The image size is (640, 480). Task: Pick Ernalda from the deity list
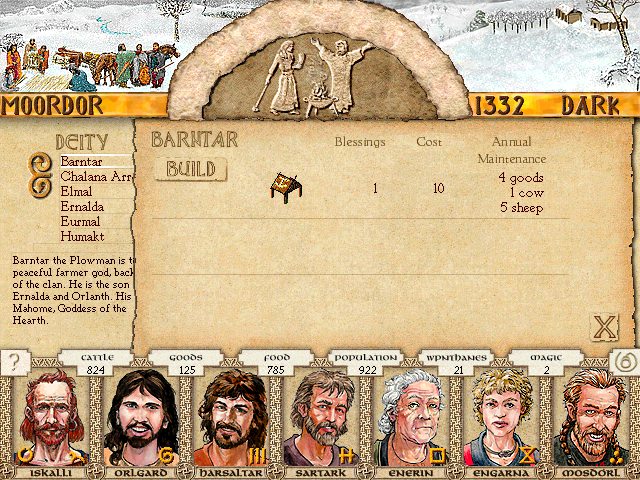pos(84,206)
